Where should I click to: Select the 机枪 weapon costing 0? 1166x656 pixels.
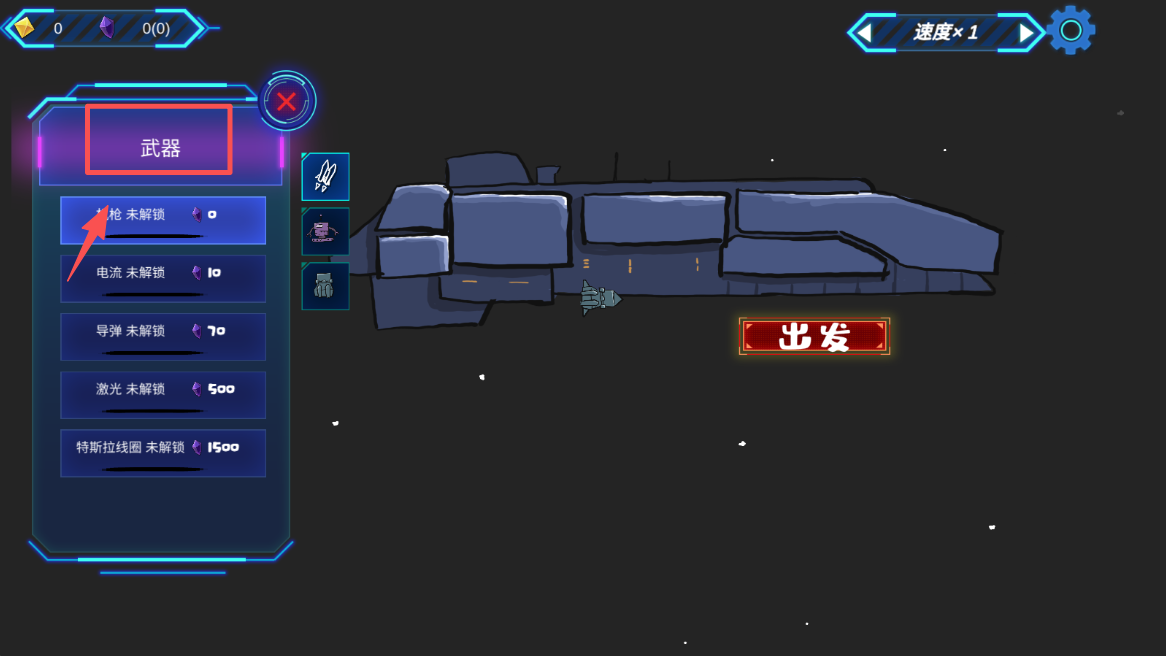pos(163,220)
